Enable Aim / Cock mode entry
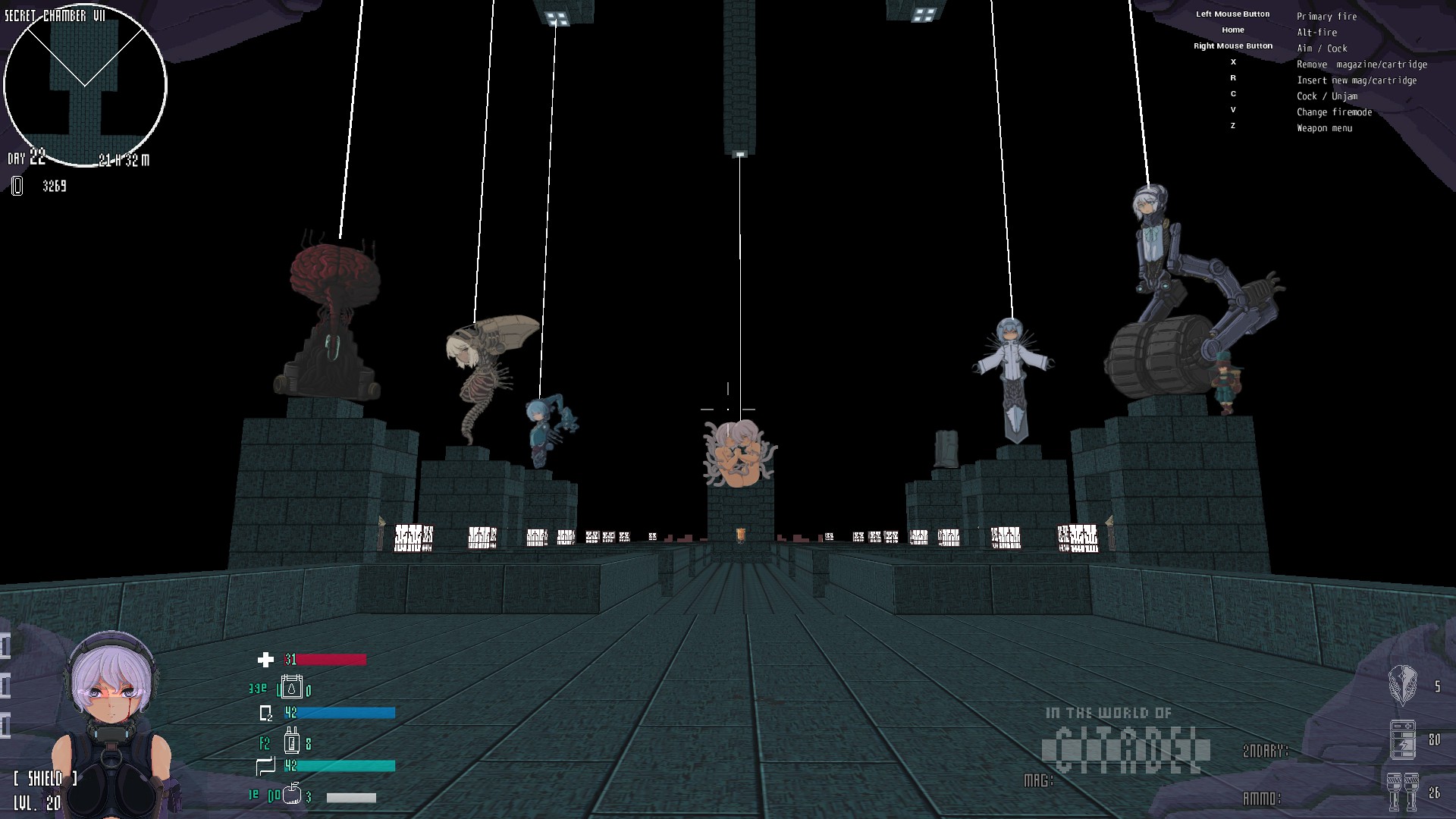 coord(1322,48)
